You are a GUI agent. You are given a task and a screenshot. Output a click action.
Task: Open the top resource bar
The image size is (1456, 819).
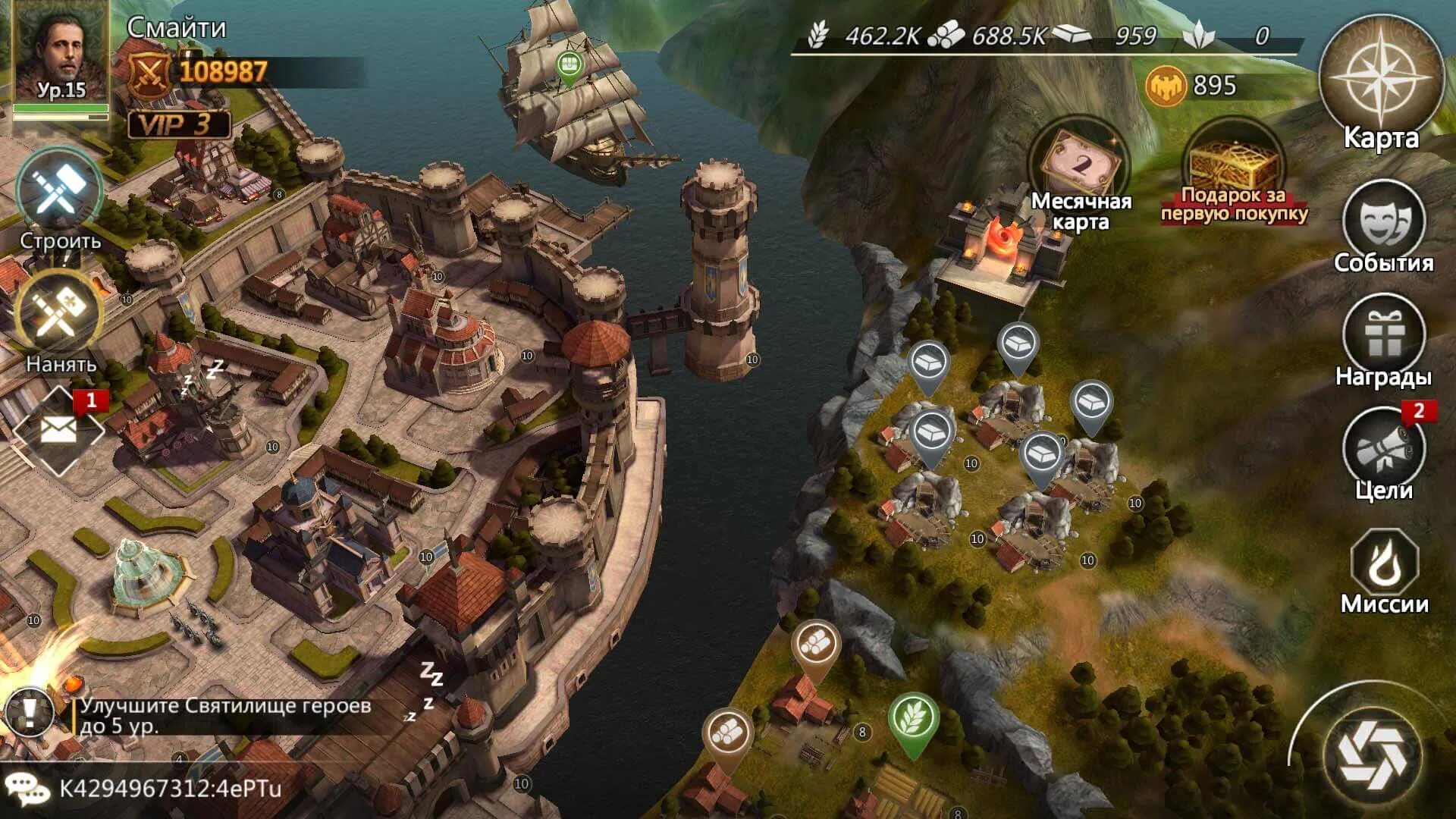[1046, 36]
